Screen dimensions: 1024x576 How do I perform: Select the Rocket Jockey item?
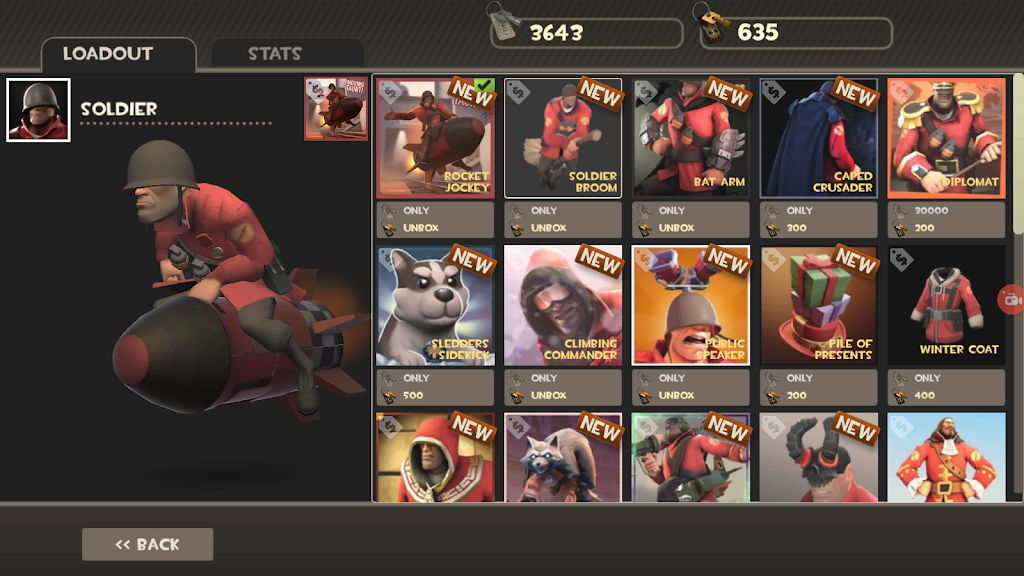point(435,138)
